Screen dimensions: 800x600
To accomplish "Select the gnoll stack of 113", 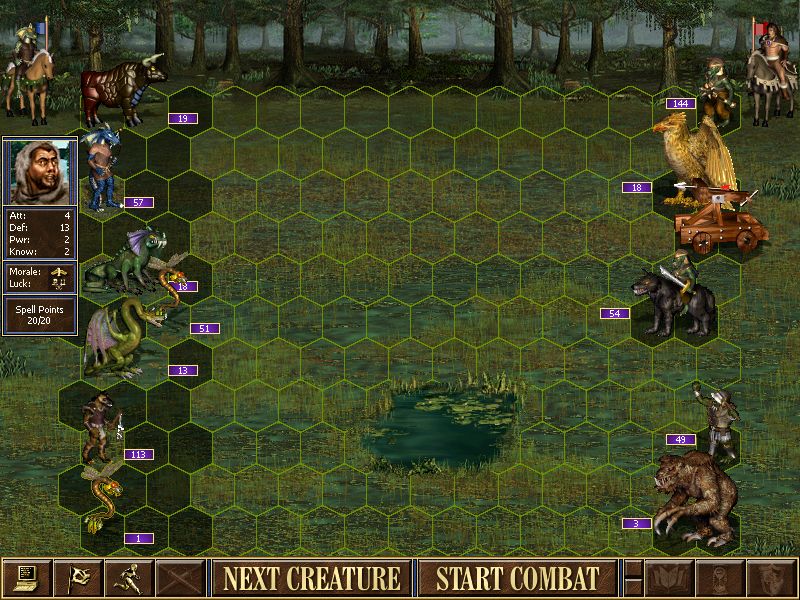I will [100, 425].
